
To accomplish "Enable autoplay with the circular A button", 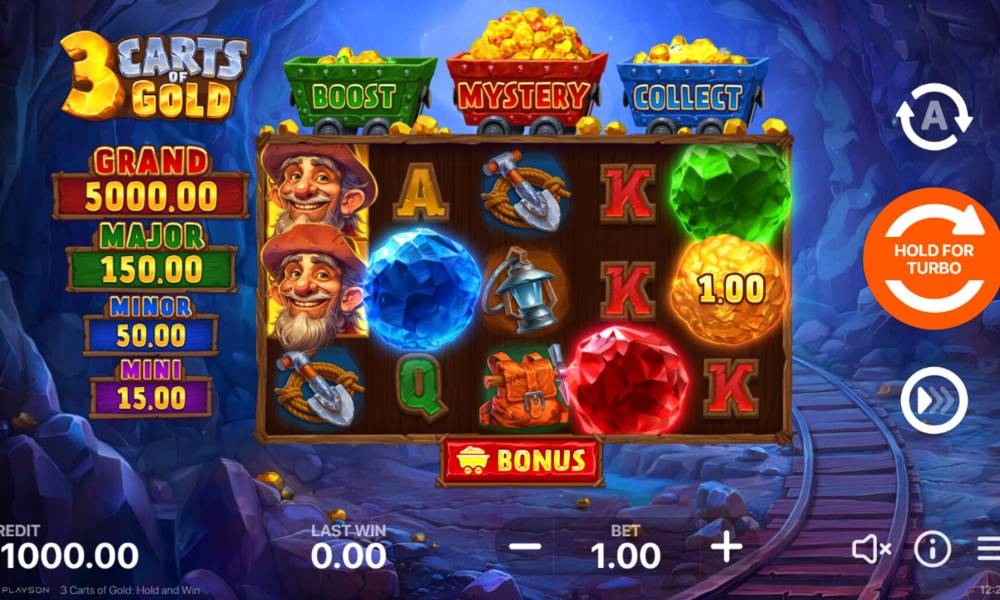I will [x=933, y=117].
